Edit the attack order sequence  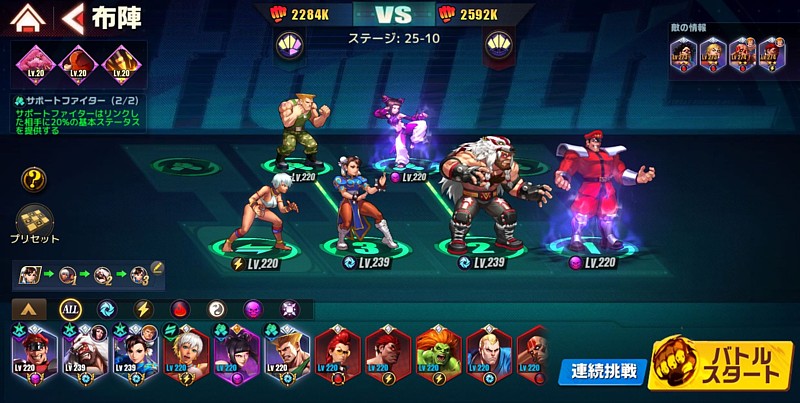(x=157, y=268)
